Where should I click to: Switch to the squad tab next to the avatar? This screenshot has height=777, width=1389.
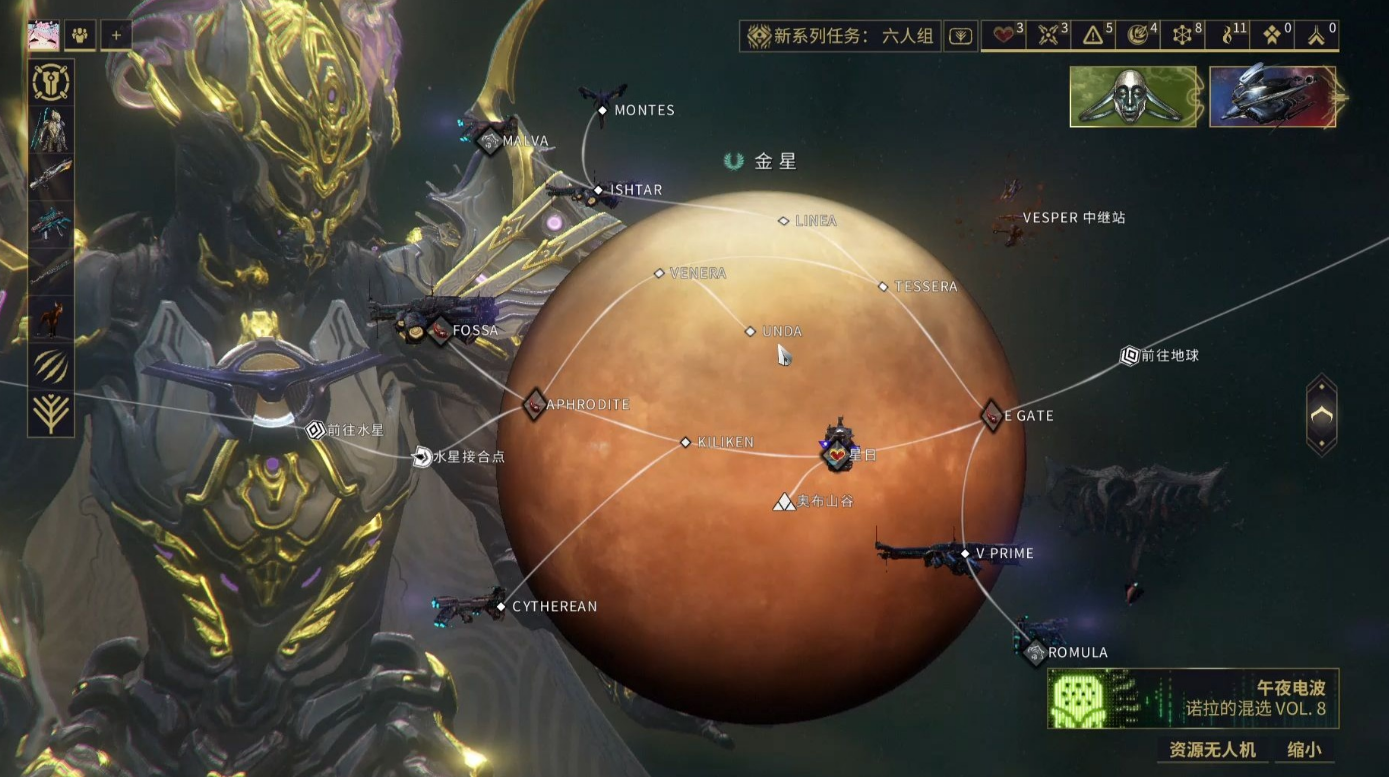point(78,35)
